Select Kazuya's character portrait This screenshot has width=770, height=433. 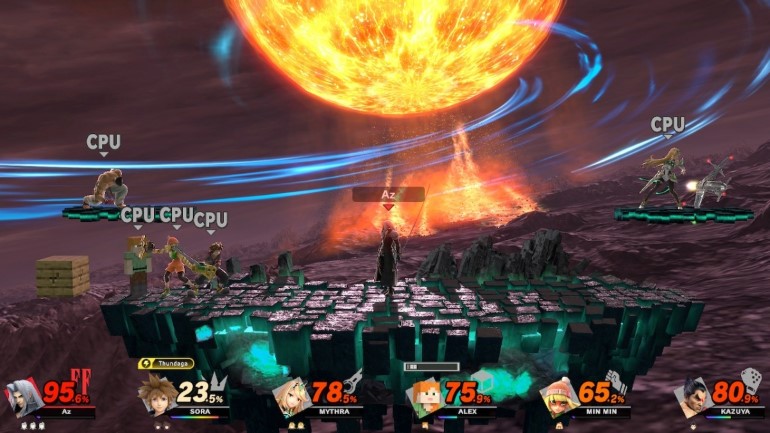(x=691, y=396)
